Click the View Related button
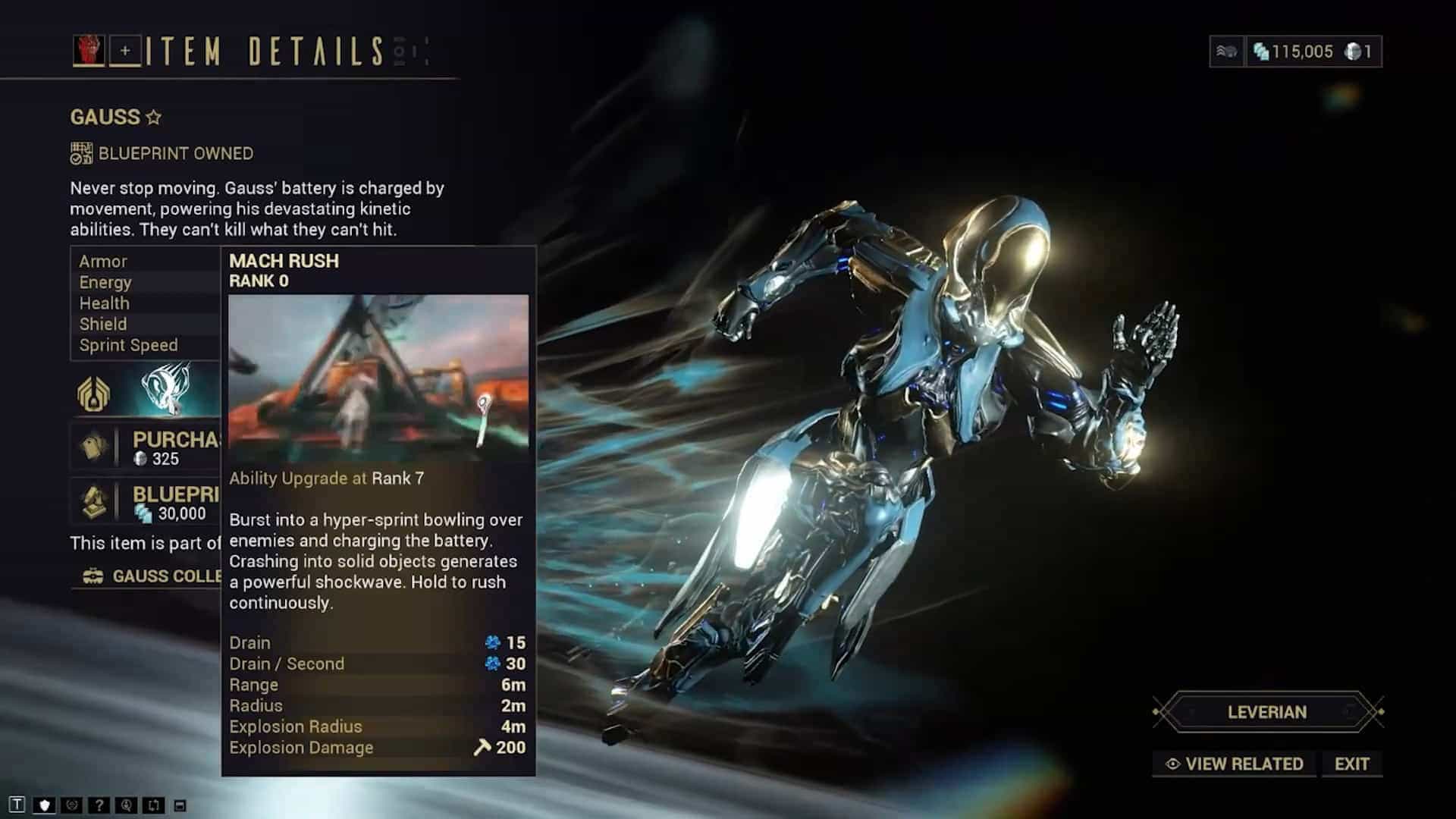Viewport: 1456px width, 819px height. coord(1235,764)
